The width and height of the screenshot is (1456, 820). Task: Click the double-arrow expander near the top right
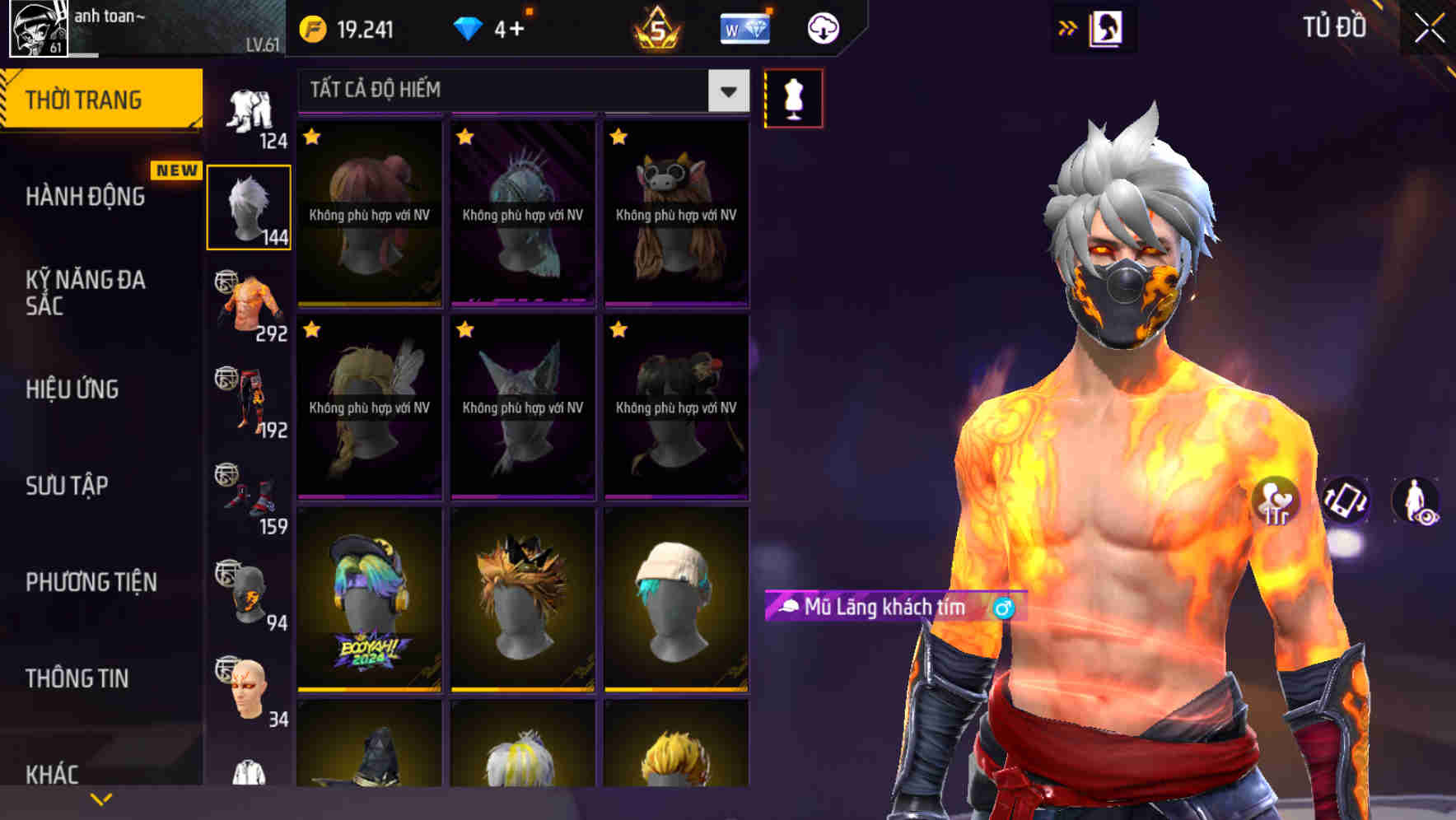[x=1068, y=27]
